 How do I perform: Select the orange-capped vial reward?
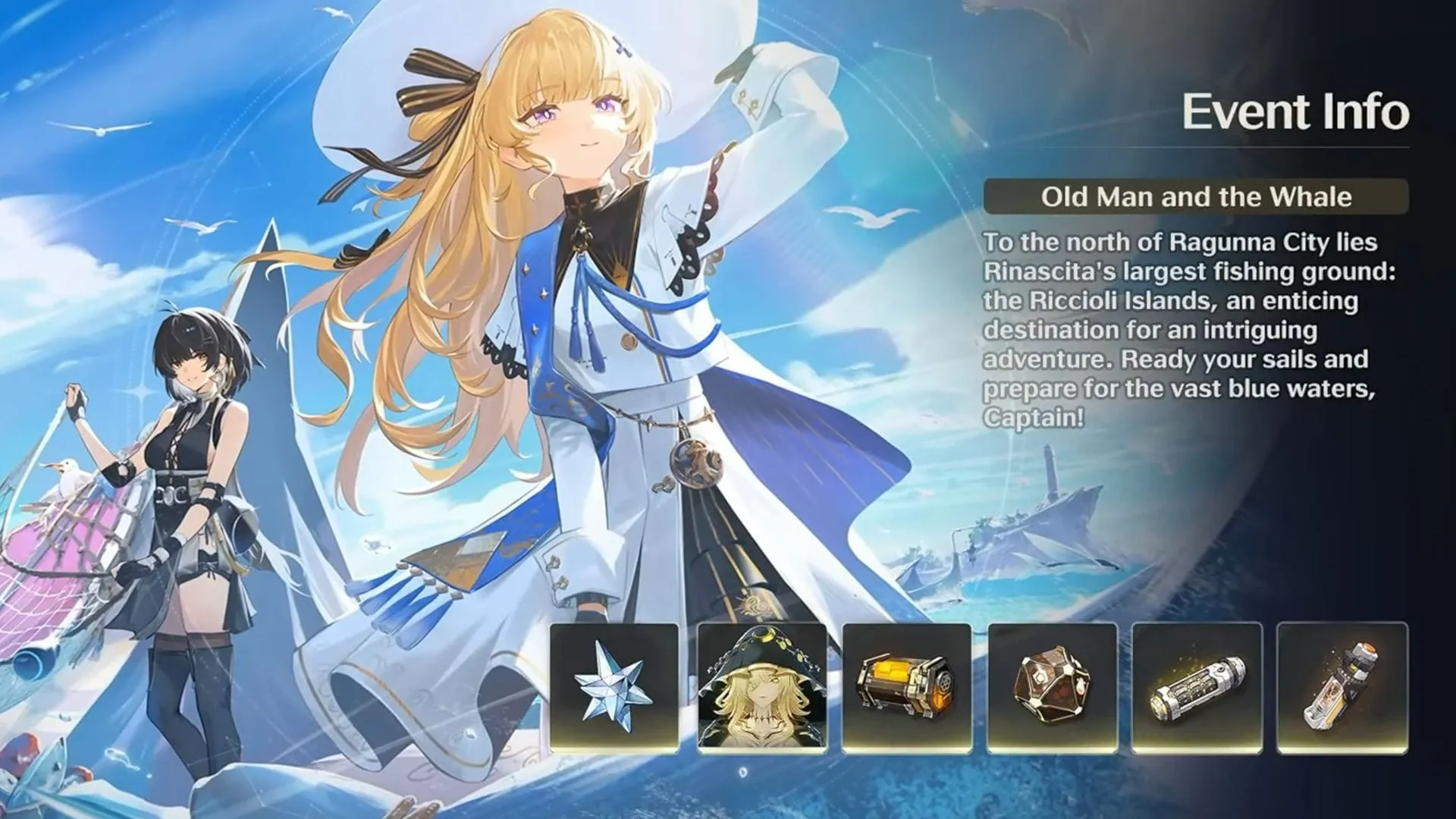click(1342, 688)
